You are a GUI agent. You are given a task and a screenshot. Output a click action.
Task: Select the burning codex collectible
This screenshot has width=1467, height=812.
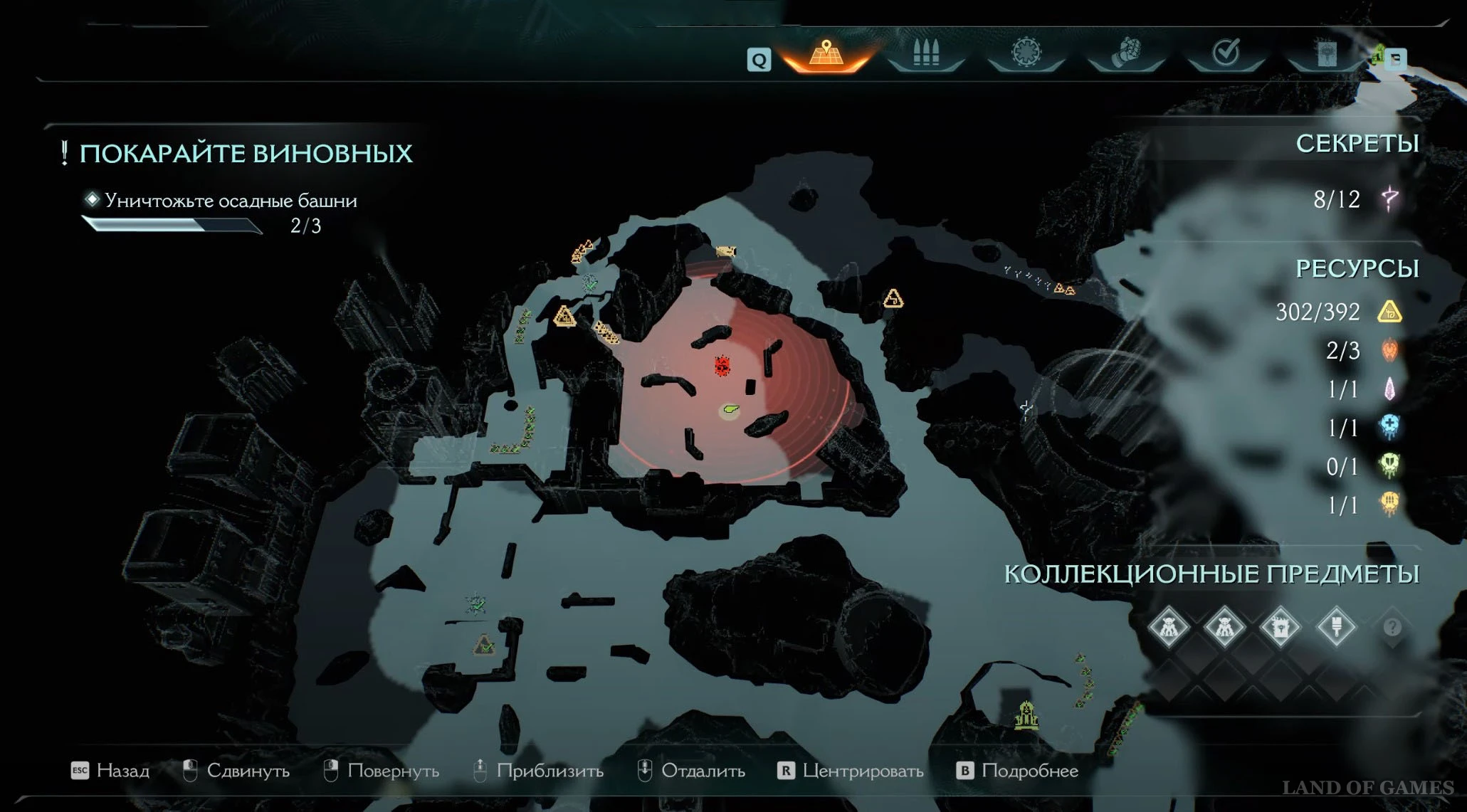[1280, 628]
